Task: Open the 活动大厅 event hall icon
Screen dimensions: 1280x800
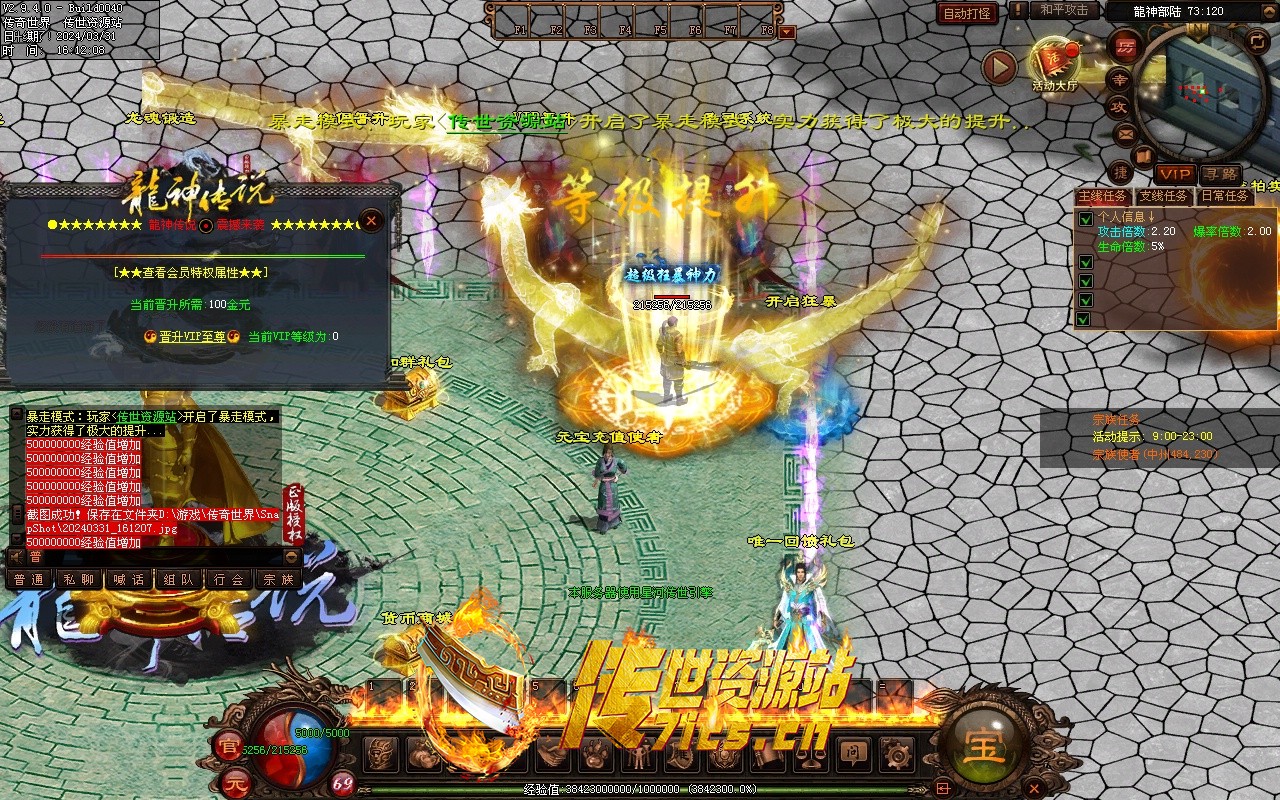Action: pyautogui.click(x=1054, y=62)
